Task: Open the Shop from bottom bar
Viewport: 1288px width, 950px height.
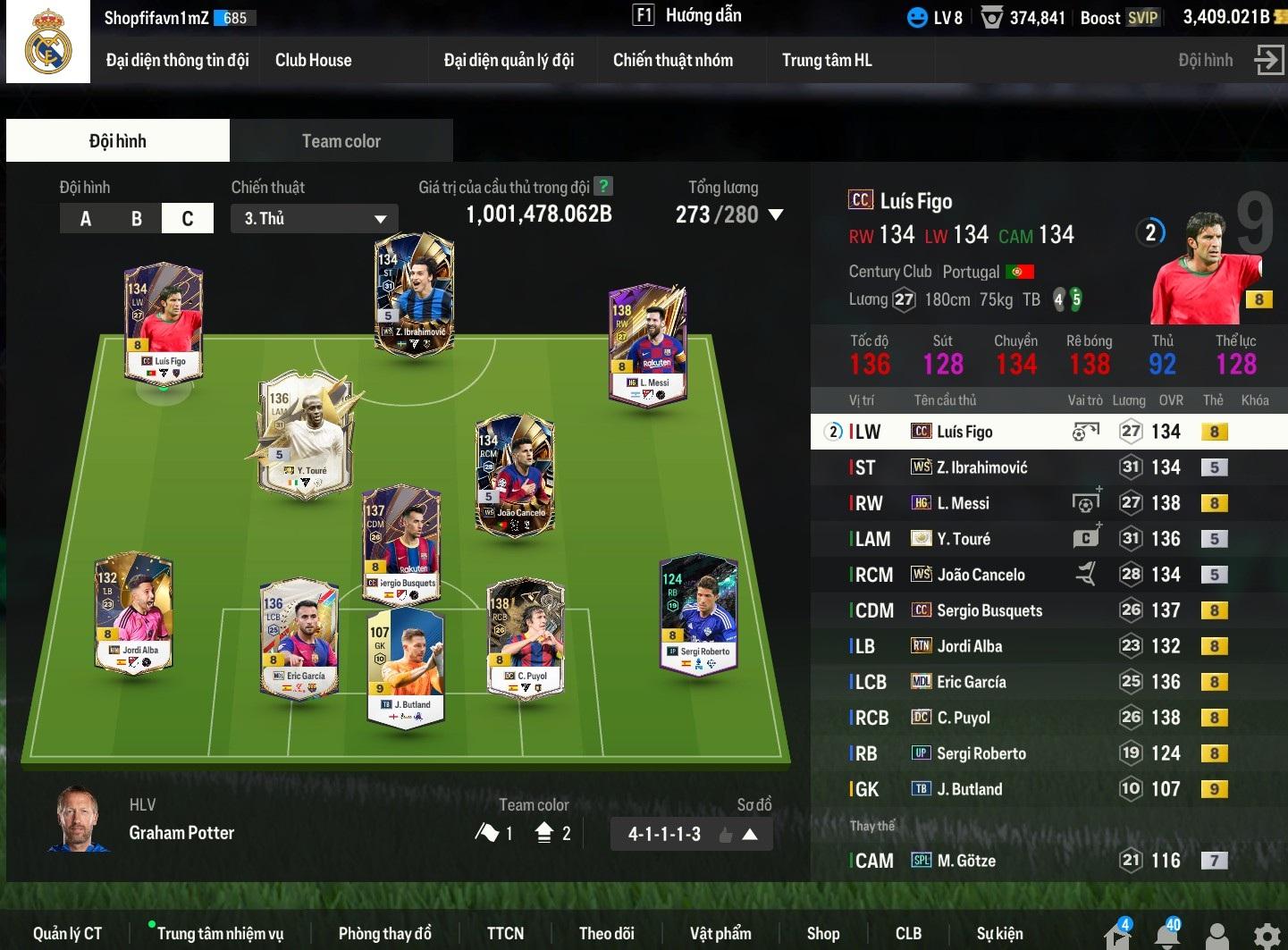Action: point(822,934)
